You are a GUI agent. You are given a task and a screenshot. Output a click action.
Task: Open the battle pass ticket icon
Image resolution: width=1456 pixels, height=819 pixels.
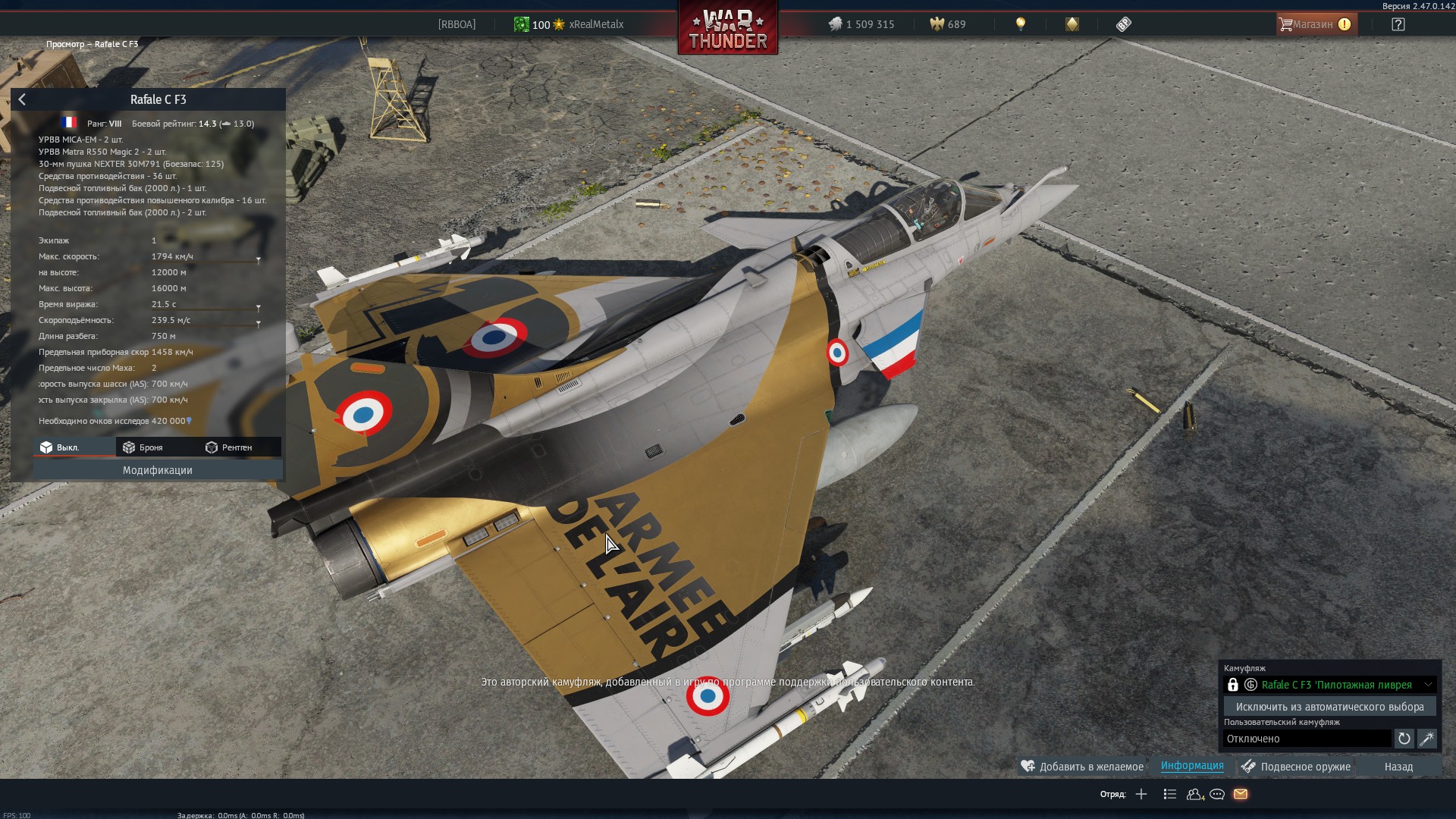(x=1124, y=24)
